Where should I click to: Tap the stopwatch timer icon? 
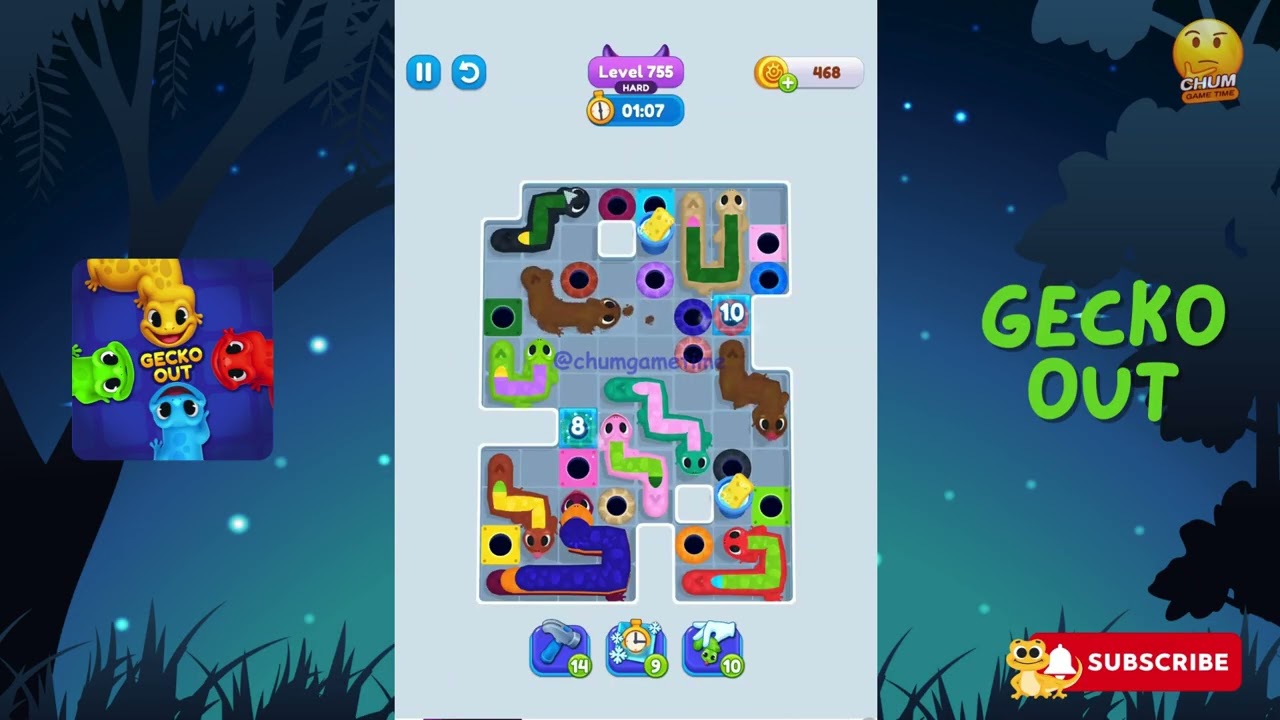tap(598, 111)
